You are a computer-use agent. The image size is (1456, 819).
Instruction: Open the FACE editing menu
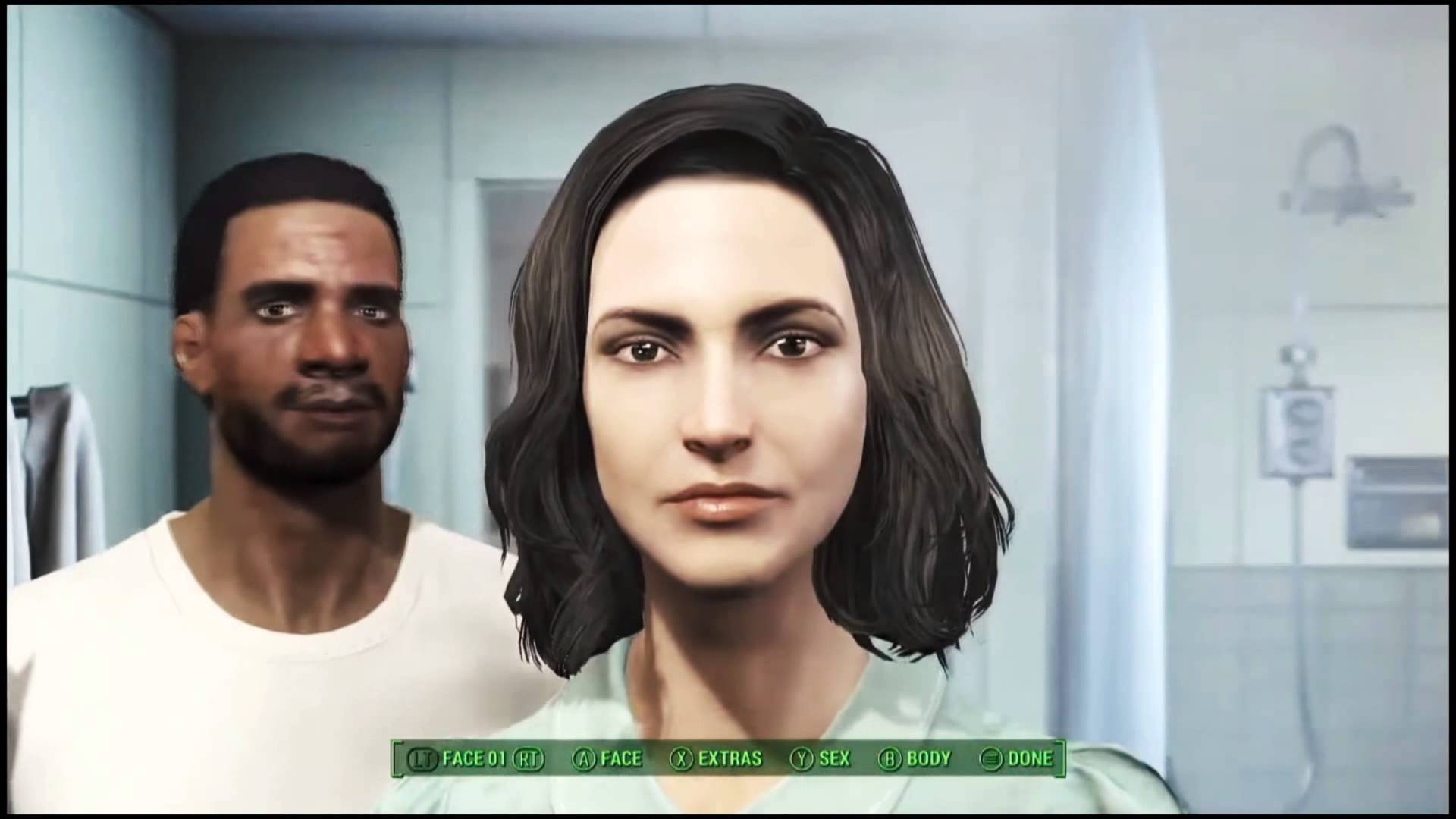point(620,758)
